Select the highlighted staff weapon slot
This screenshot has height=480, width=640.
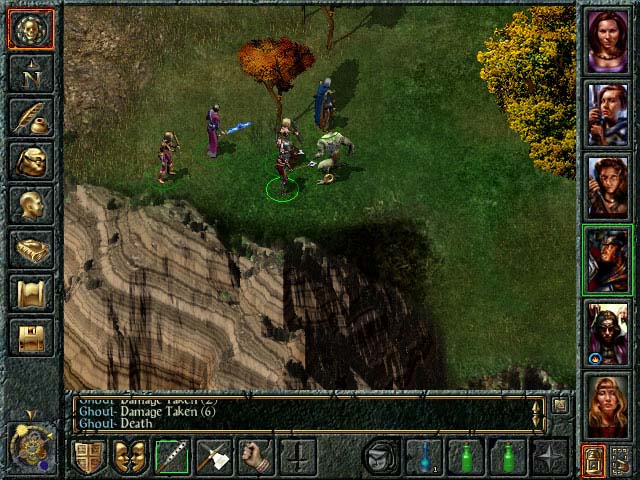[x=173, y=457]
